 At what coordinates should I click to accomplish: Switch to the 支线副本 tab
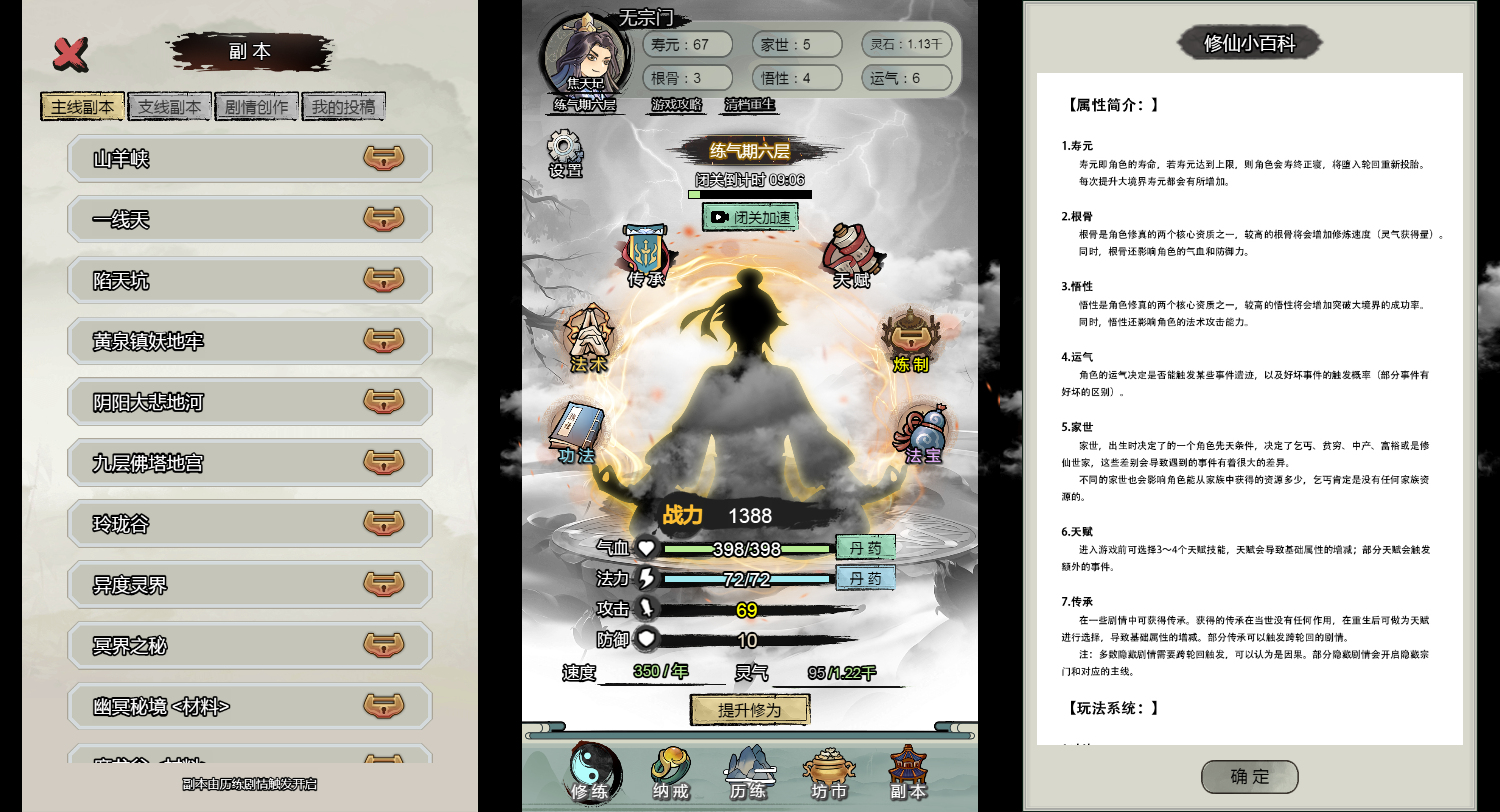coord(169,105)
